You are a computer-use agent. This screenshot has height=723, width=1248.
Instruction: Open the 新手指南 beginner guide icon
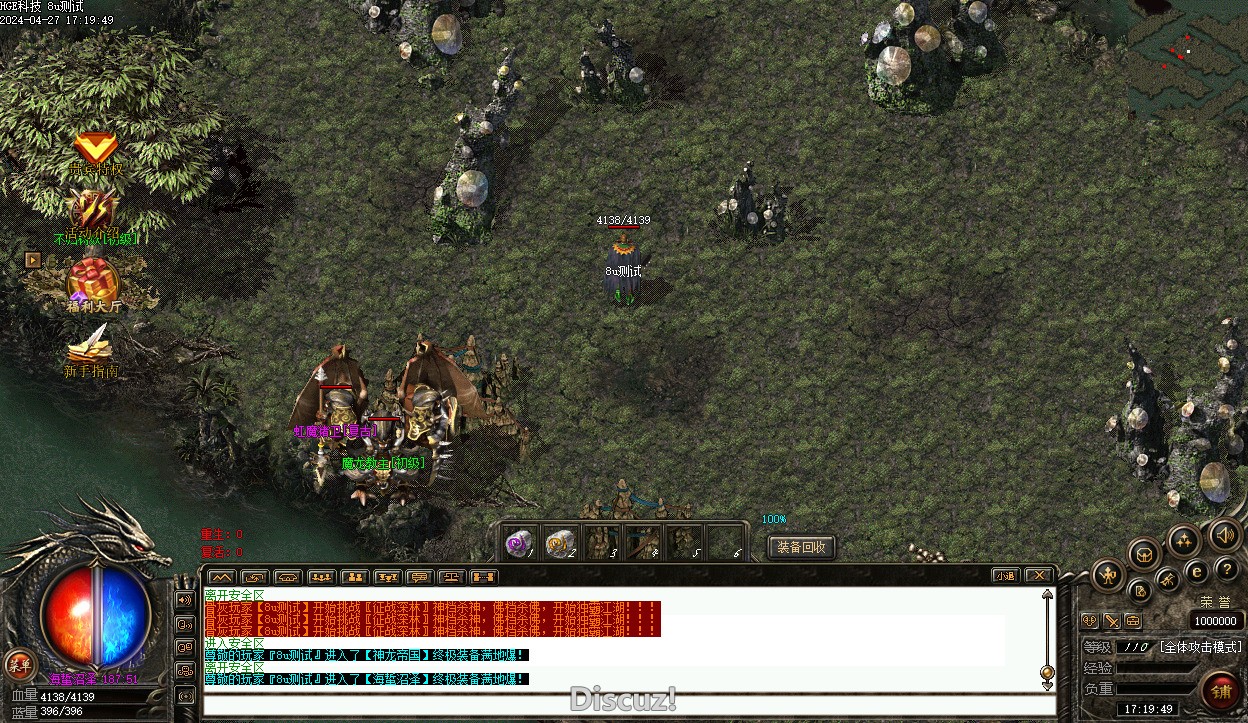(x=90, y=351)
